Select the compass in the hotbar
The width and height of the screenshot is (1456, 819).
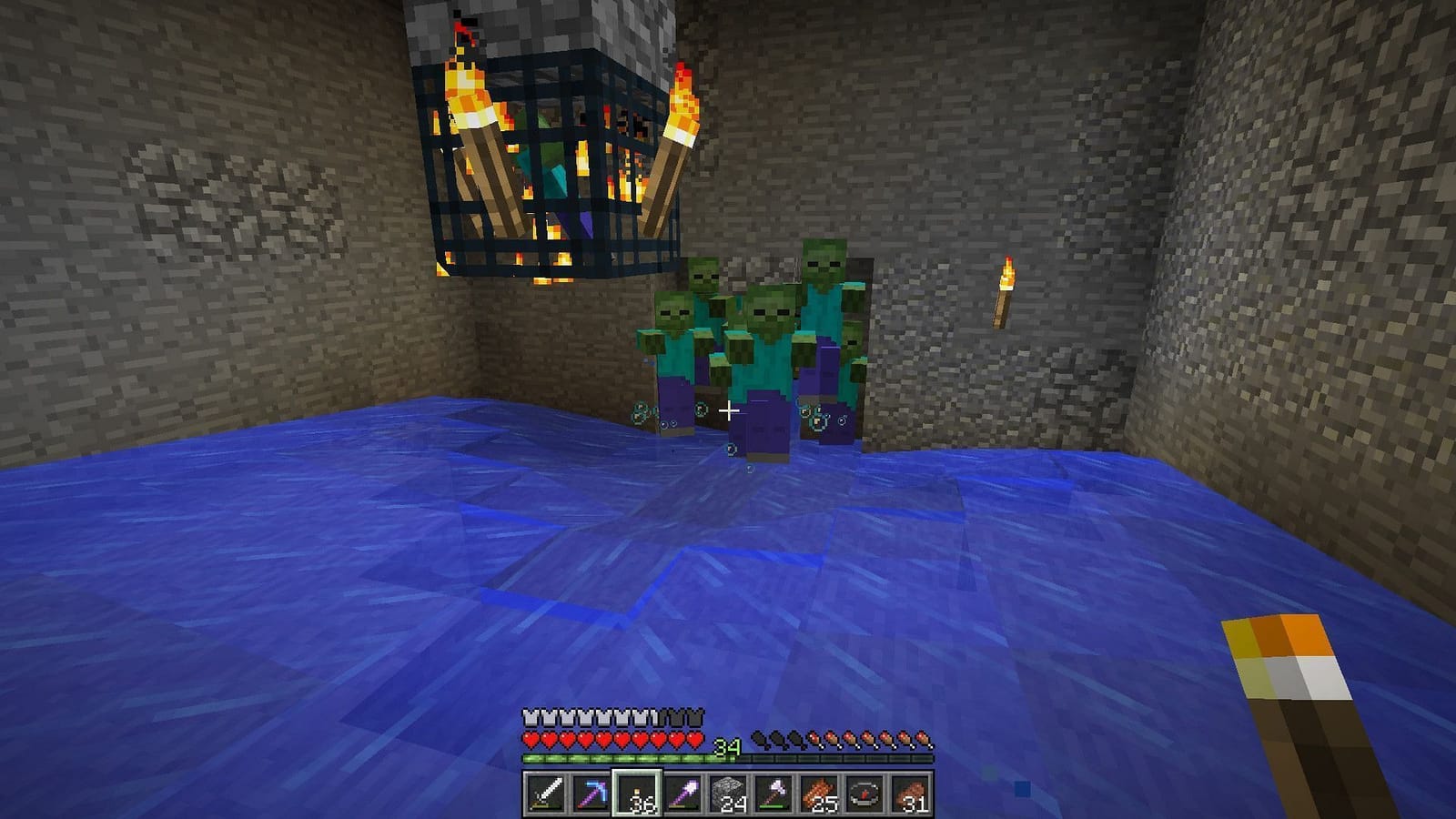point(865,792)
